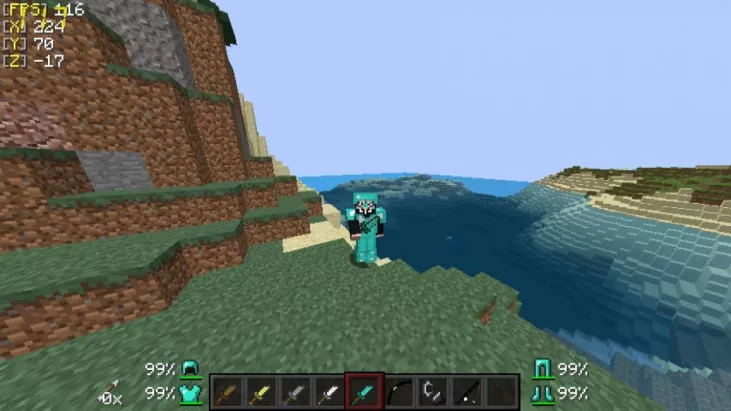Select the wooden sword hotbar slot

(226, 391)
